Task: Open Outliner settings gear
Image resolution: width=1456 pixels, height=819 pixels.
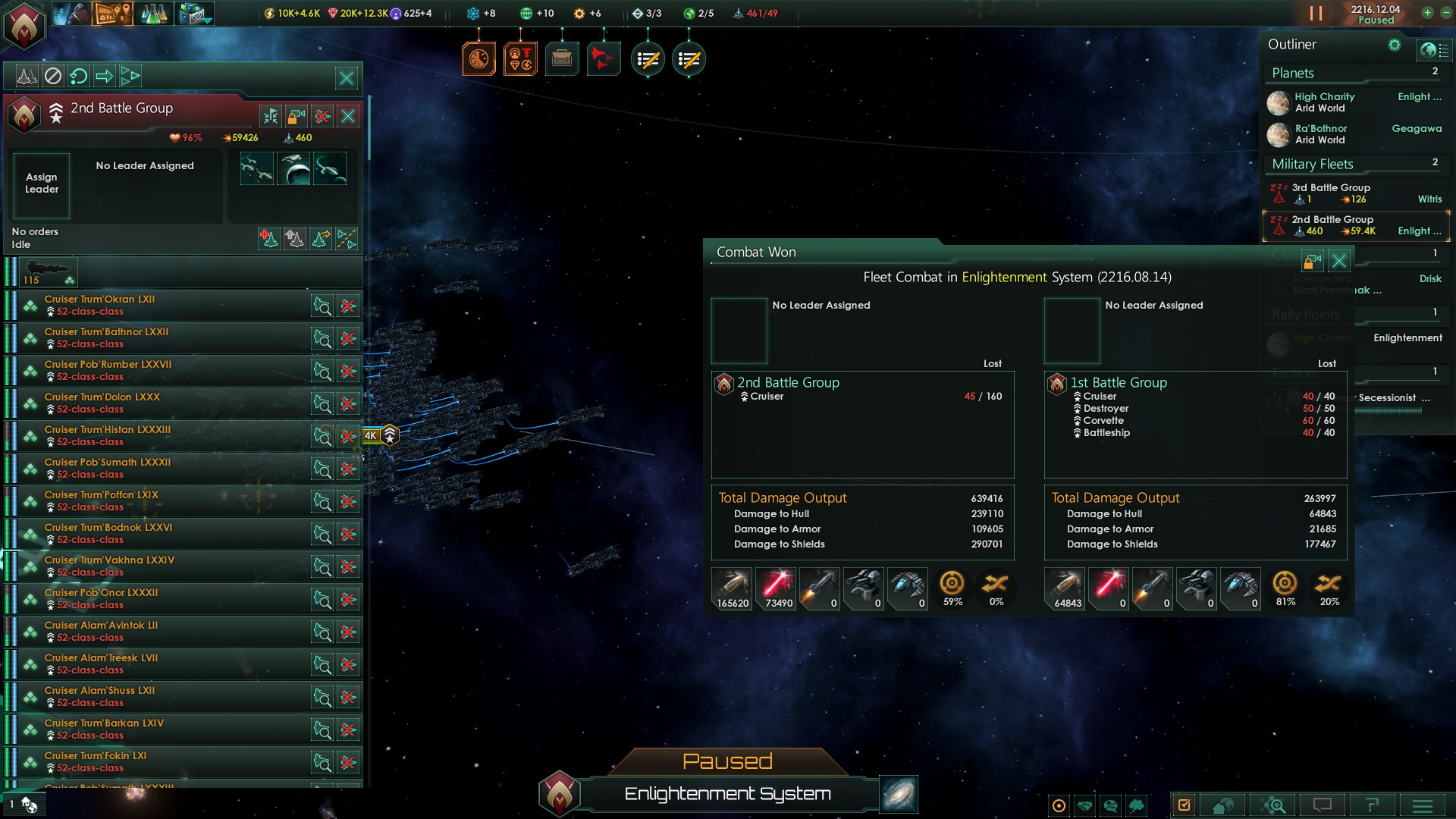Action: tap(1395, 45)
